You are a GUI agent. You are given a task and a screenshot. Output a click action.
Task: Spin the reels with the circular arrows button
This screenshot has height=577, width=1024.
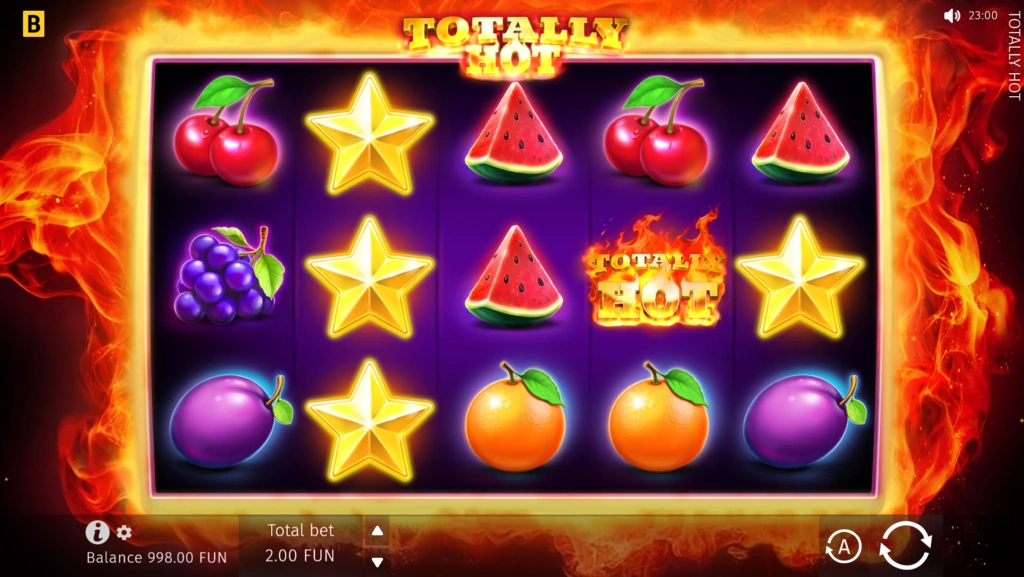(x=905, y=545)
